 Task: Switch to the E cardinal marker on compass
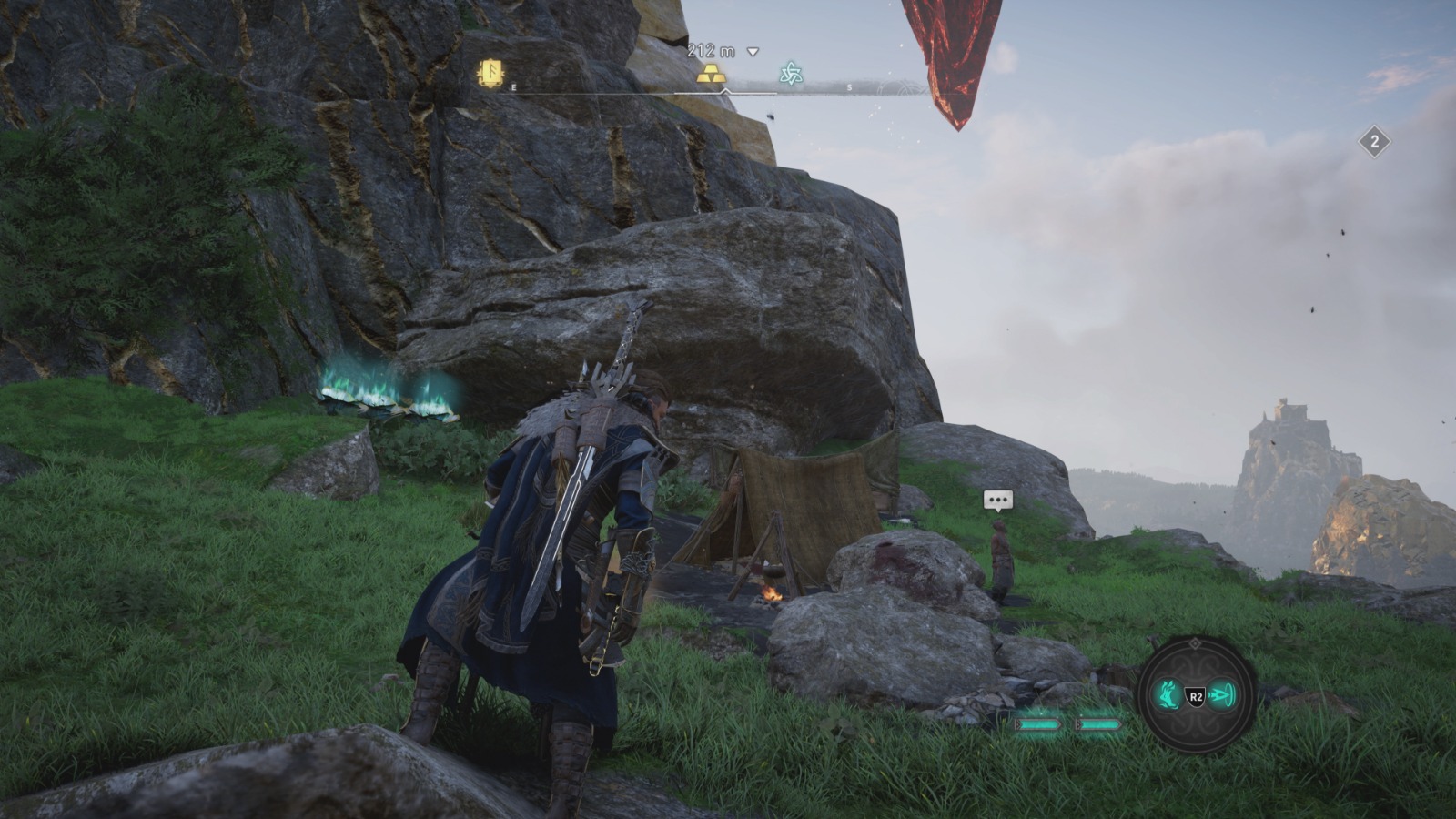[514, 88]
